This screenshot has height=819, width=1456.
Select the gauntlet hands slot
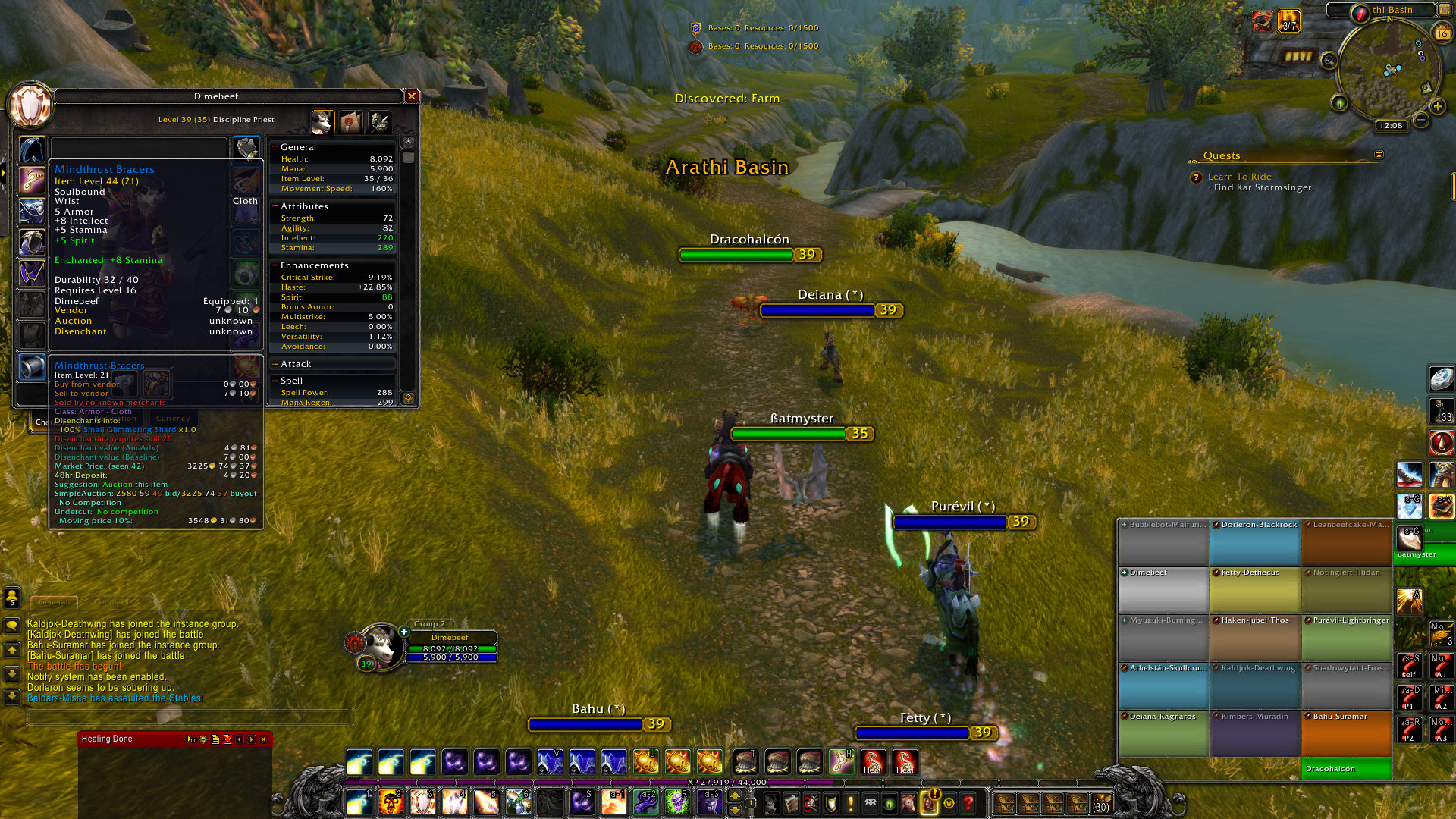pyautogui.click(x=246, y=148)
